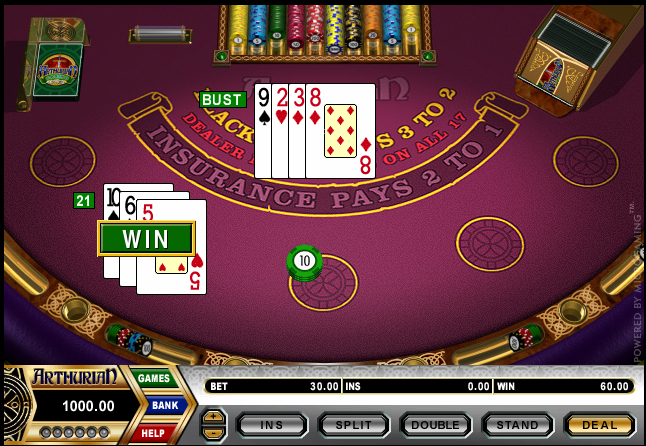Open the BANK menu
The height and width of the screenshot is (446, 646).
point(164,405)
